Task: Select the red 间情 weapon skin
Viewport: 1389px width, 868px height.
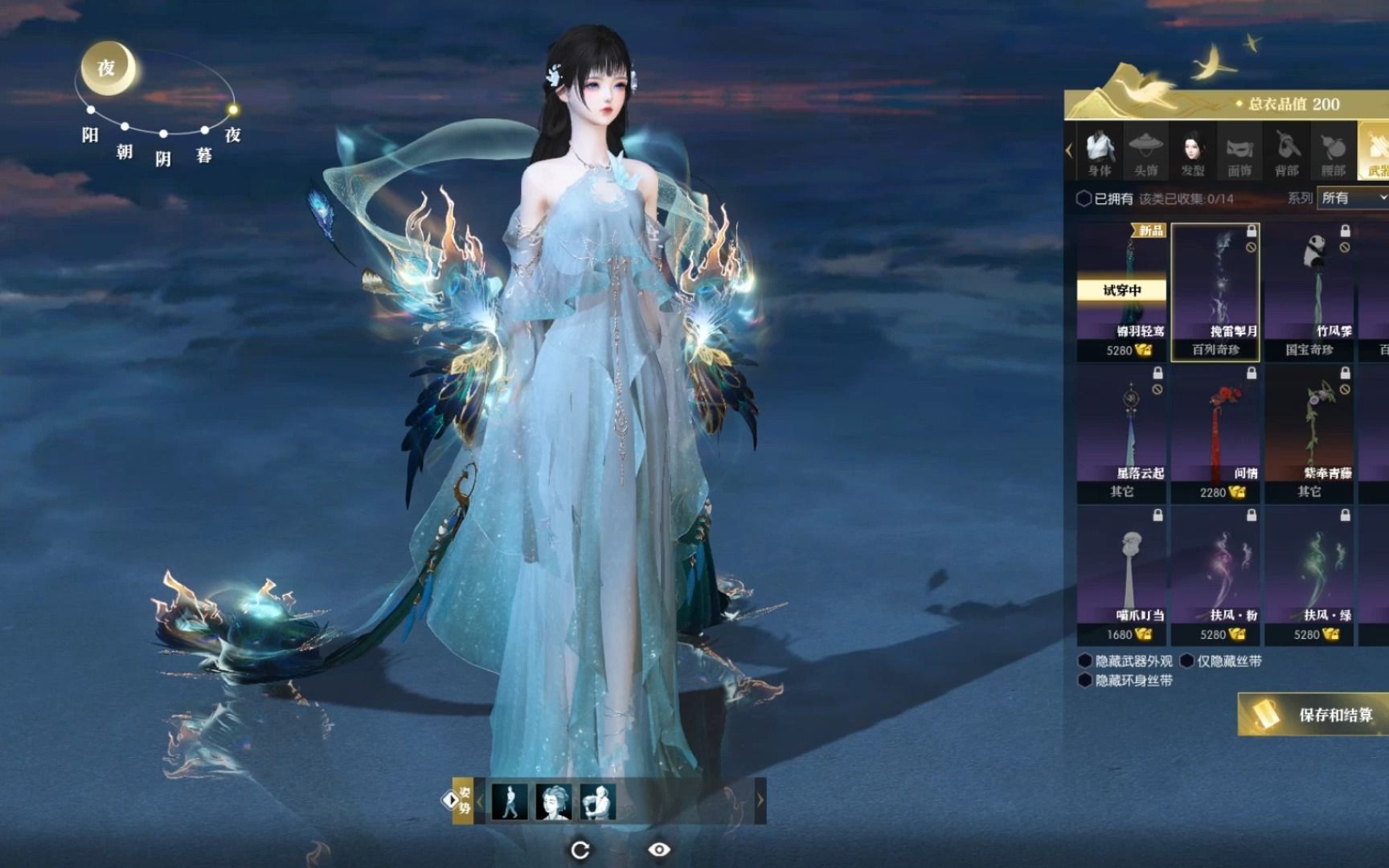Action: (1215, 434)
